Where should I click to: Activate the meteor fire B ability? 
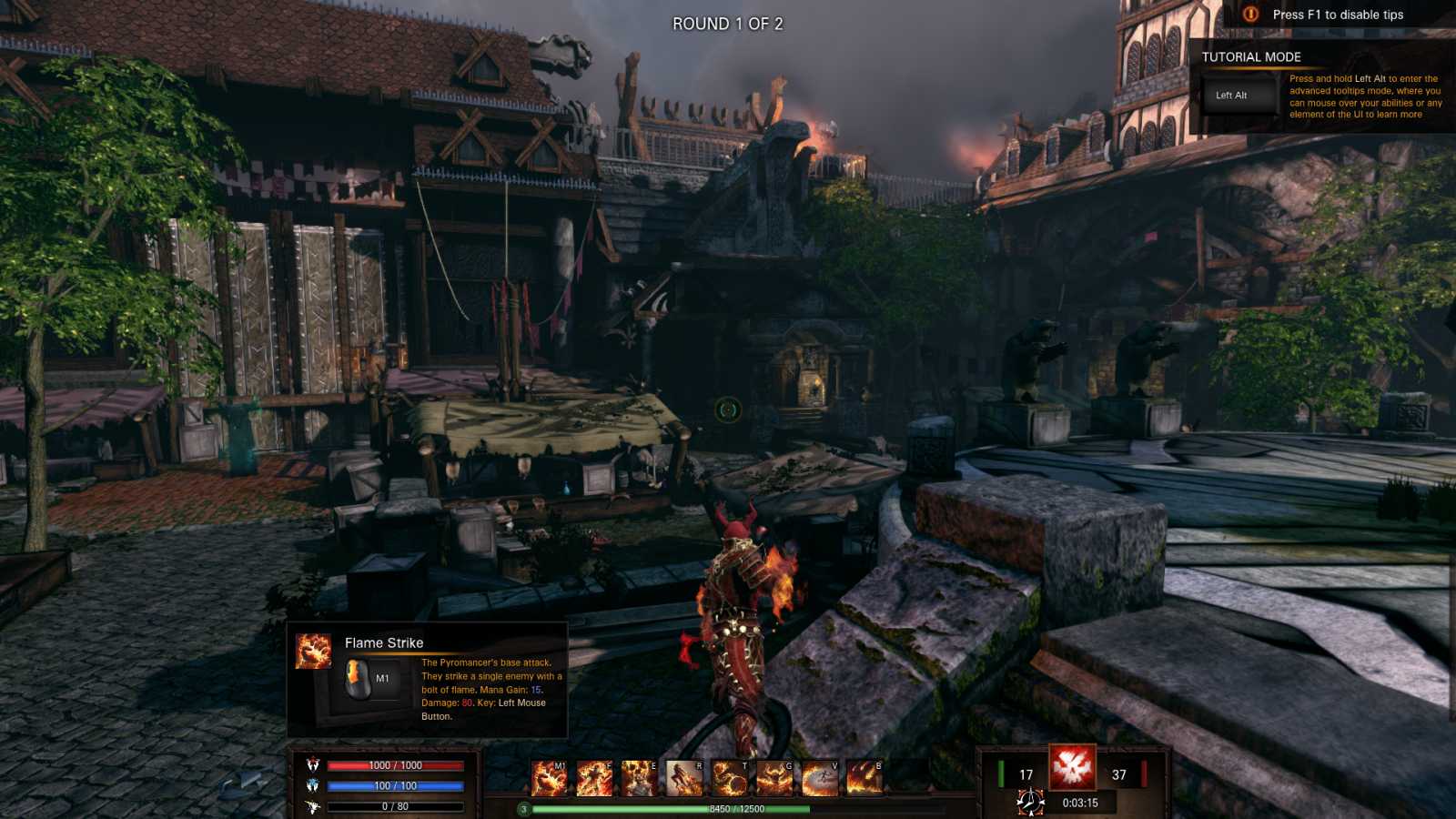[864, 779]
